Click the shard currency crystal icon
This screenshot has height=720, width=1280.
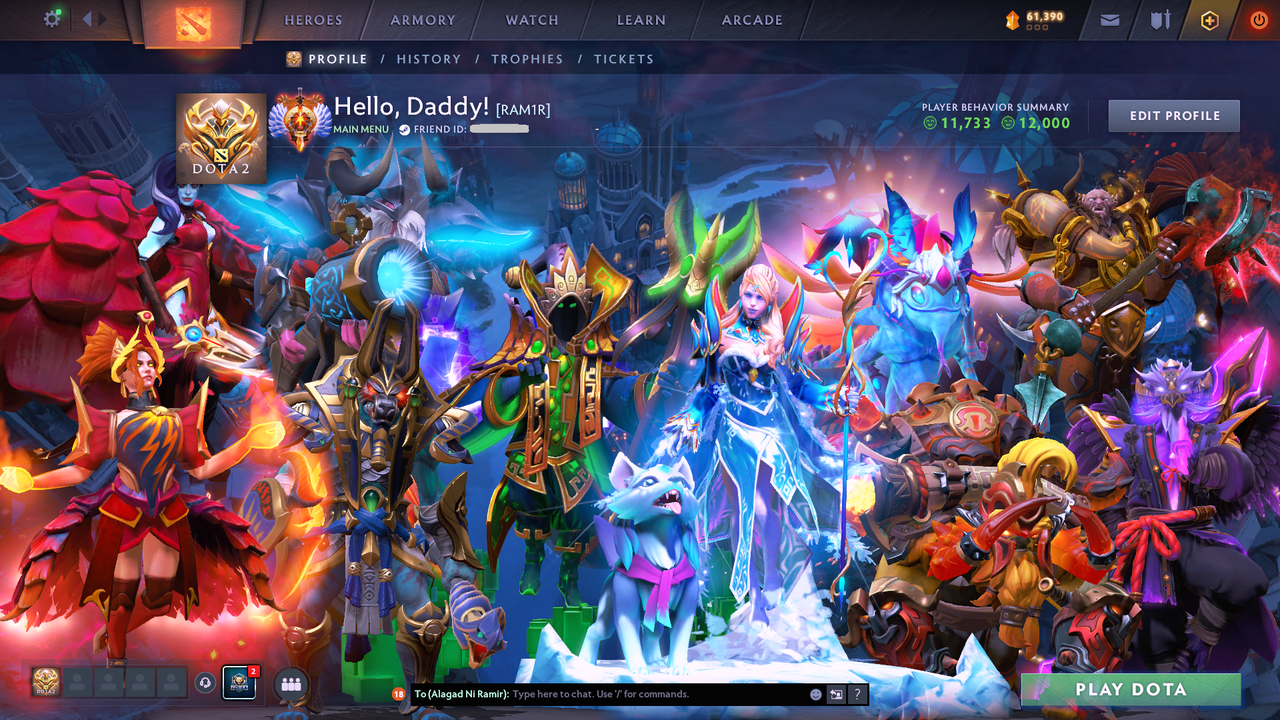(x=1012, y=17)
